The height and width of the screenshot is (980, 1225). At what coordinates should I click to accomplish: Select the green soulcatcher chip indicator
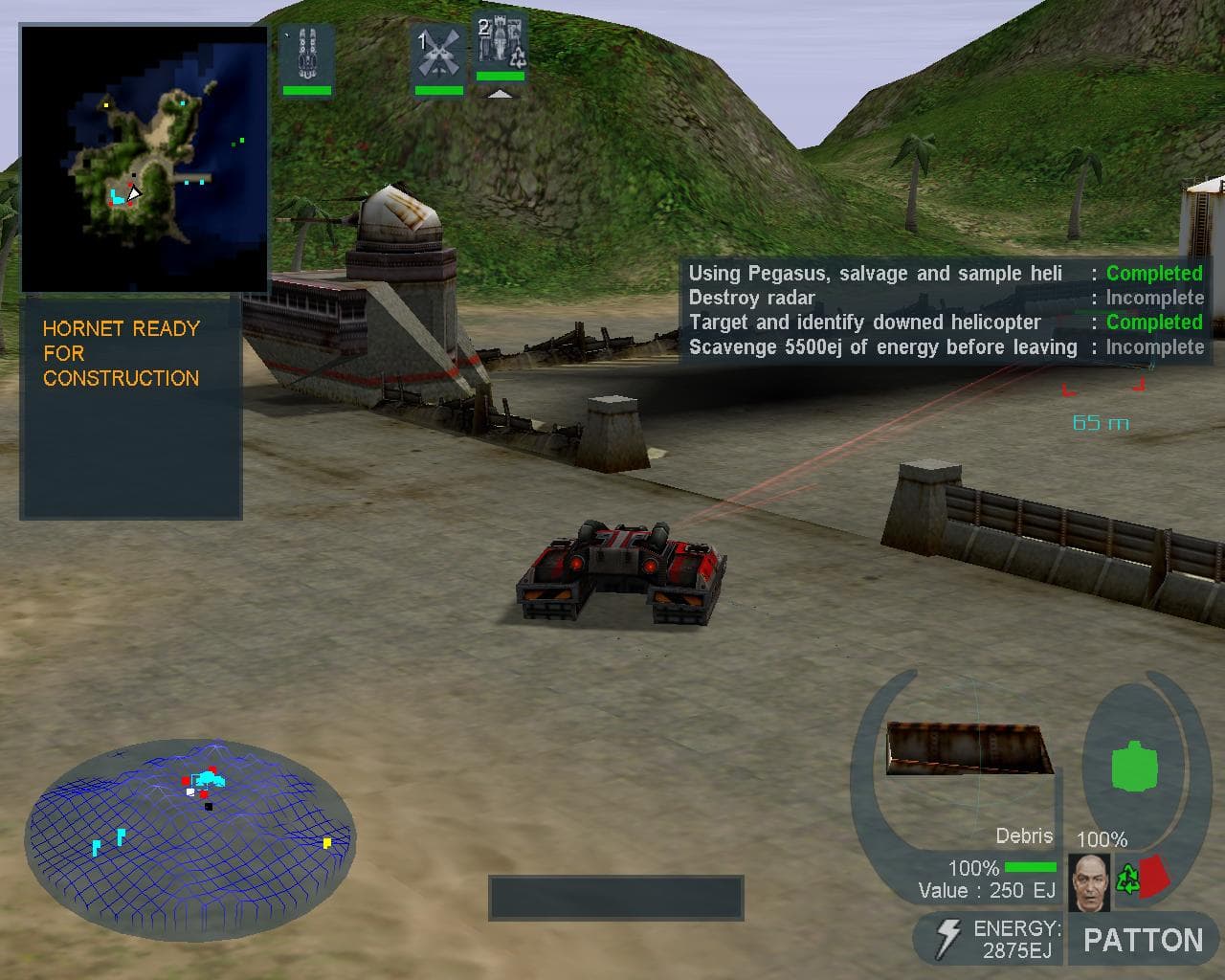coord(1137,766)
